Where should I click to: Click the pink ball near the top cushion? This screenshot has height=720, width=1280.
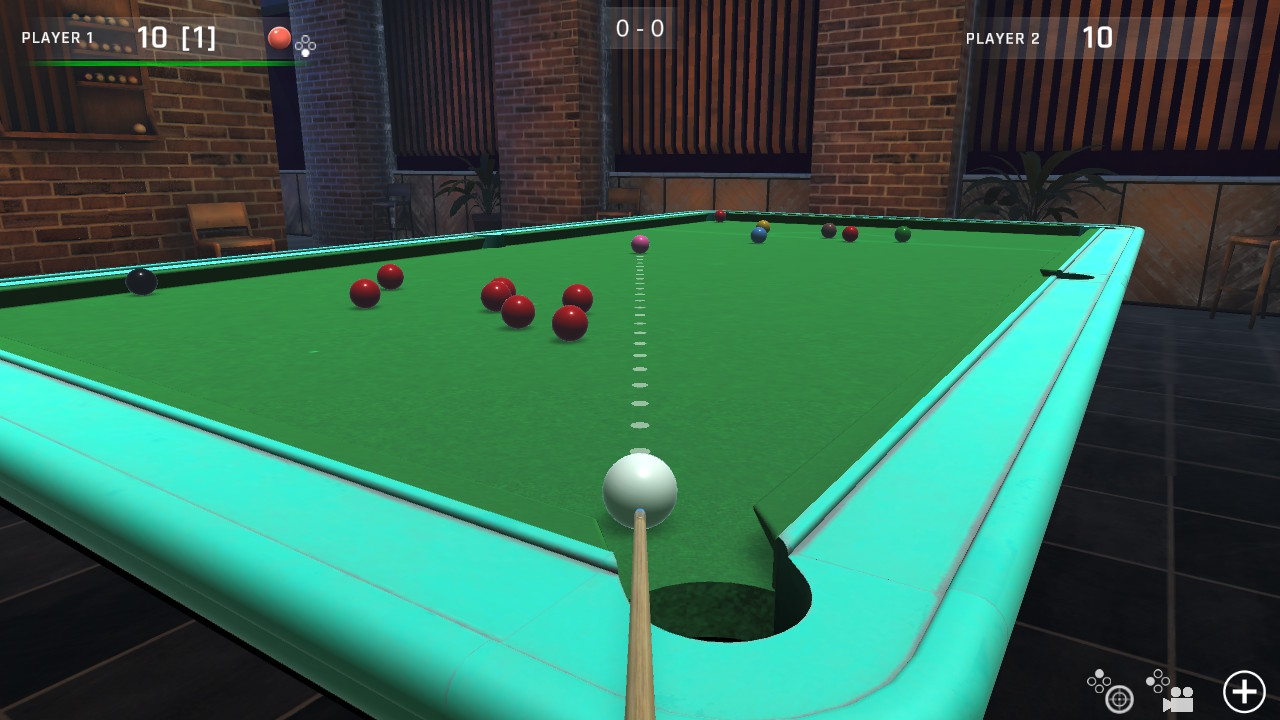point(640,243)
